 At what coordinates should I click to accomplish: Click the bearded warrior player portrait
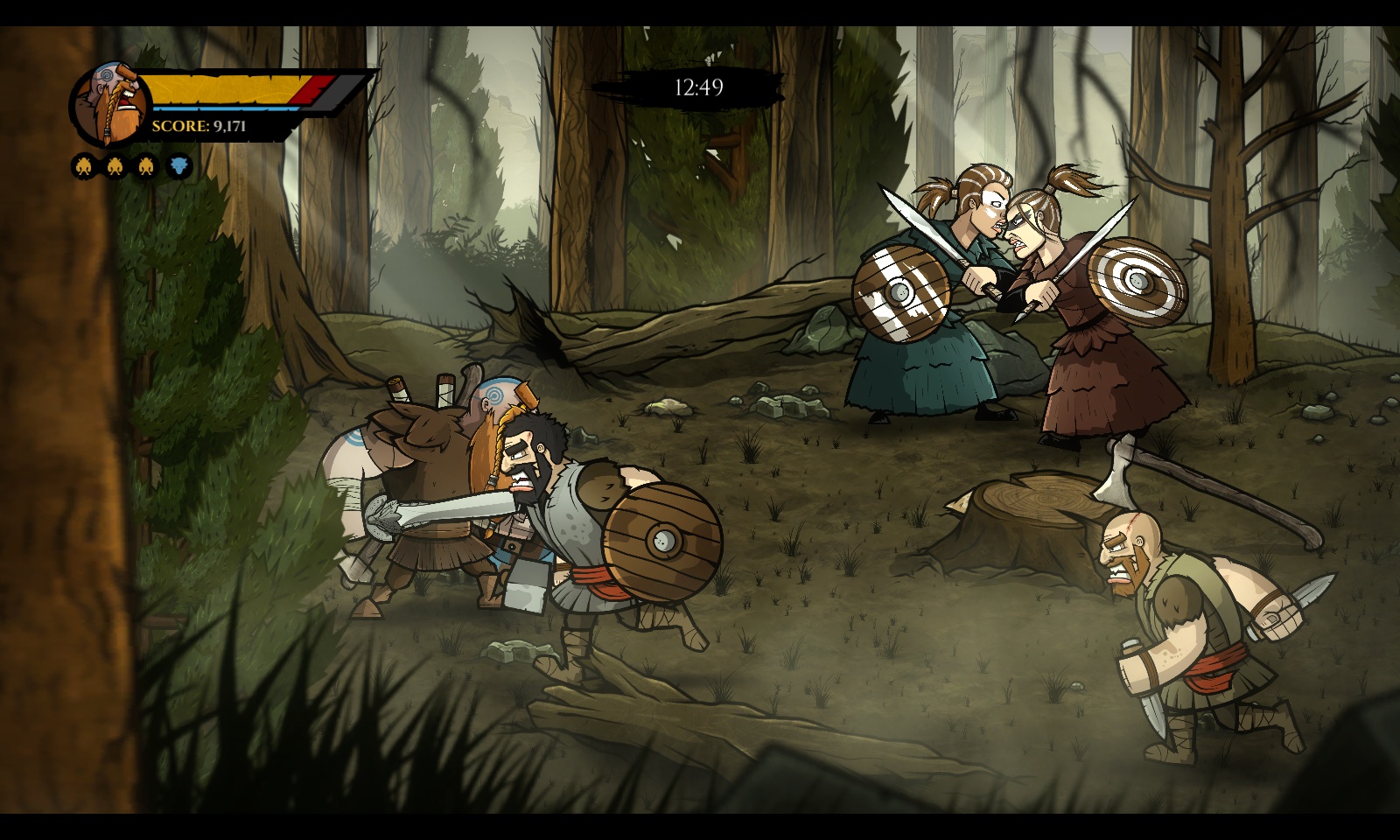tap(109, 103)
